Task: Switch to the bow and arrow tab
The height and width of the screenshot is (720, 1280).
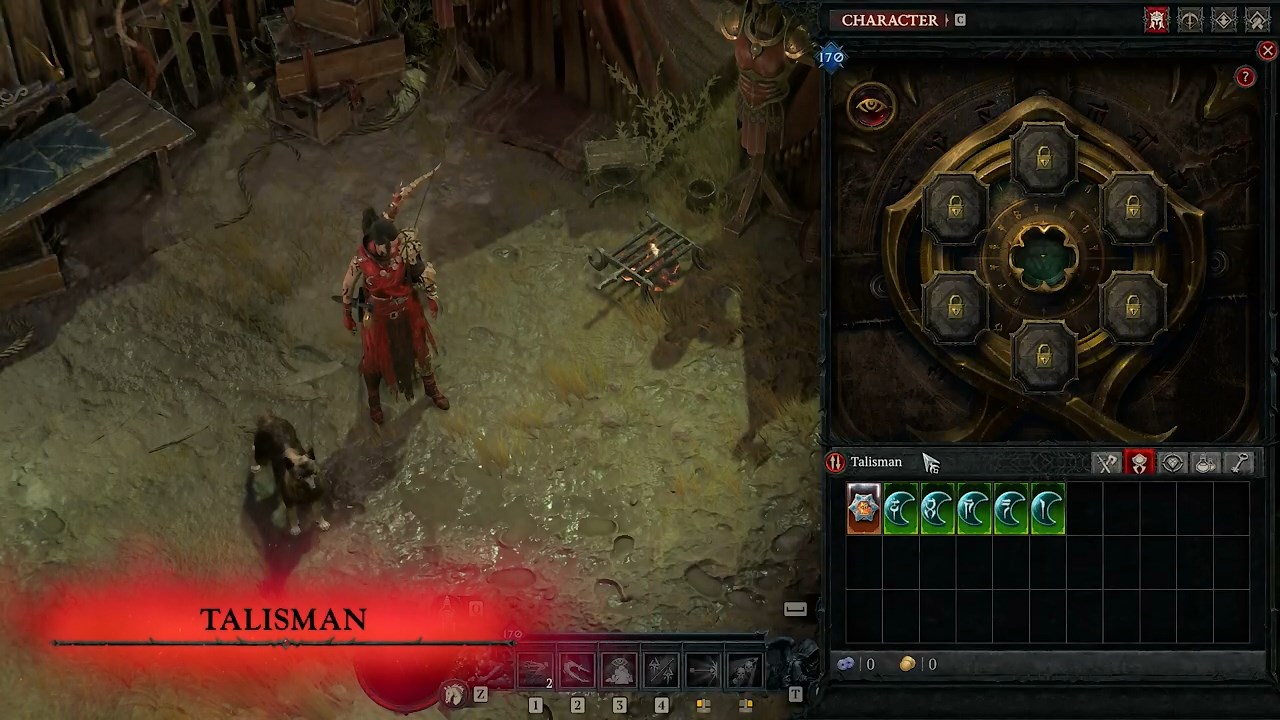Action: [1190, 20]
